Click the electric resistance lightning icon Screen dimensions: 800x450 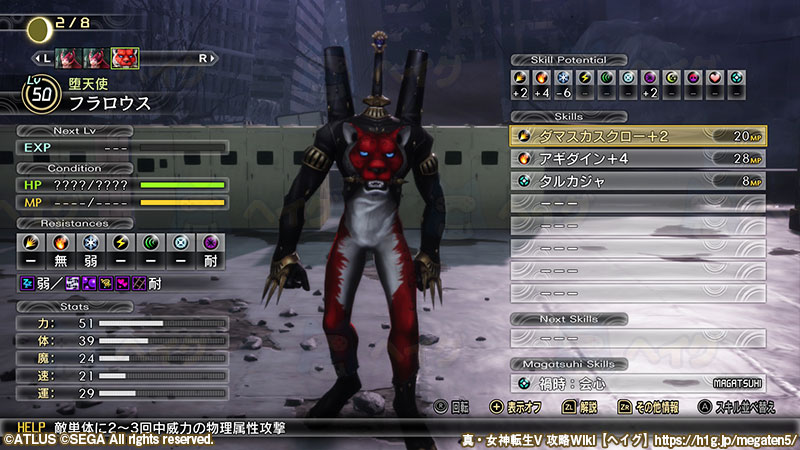[121, 243]
